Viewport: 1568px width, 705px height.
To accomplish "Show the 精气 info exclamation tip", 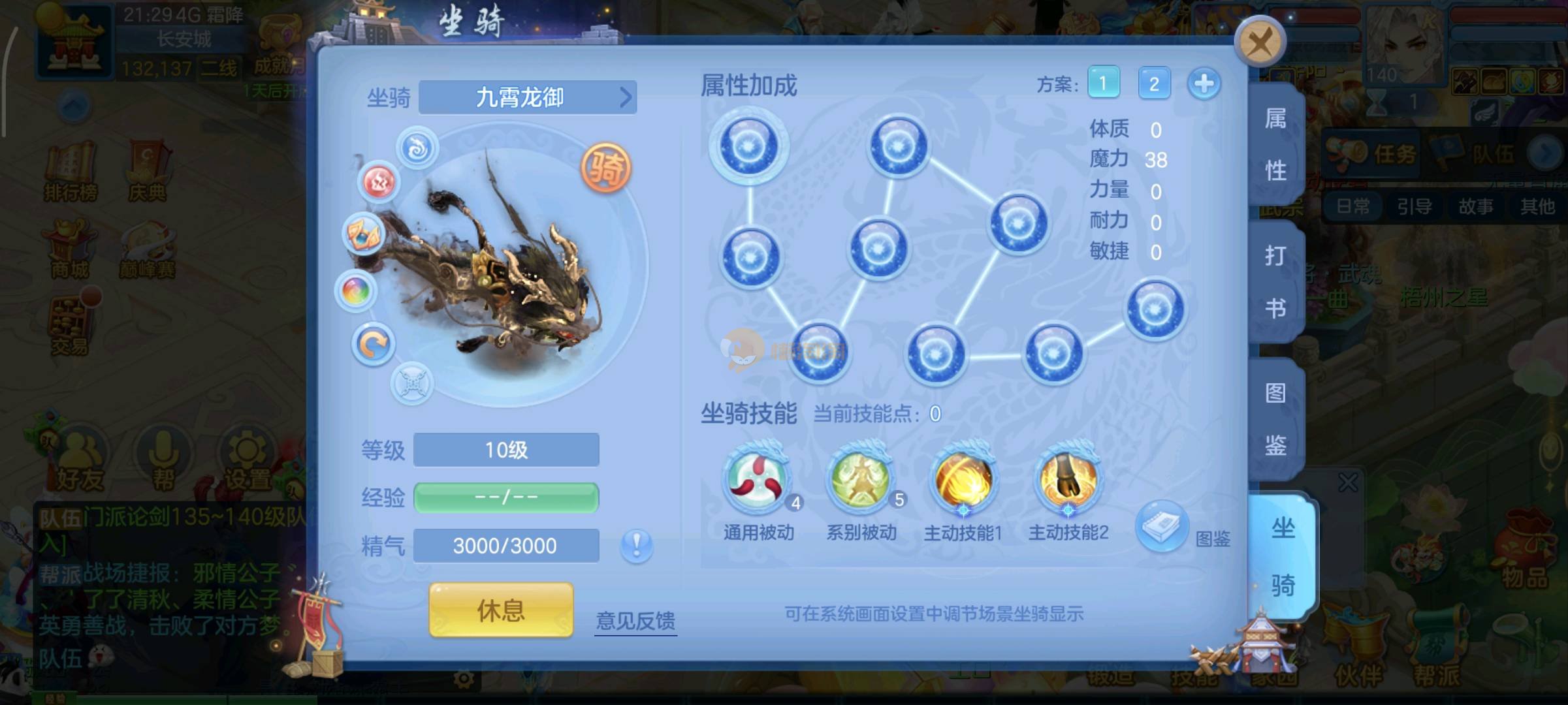I will (x=636, y=544).
